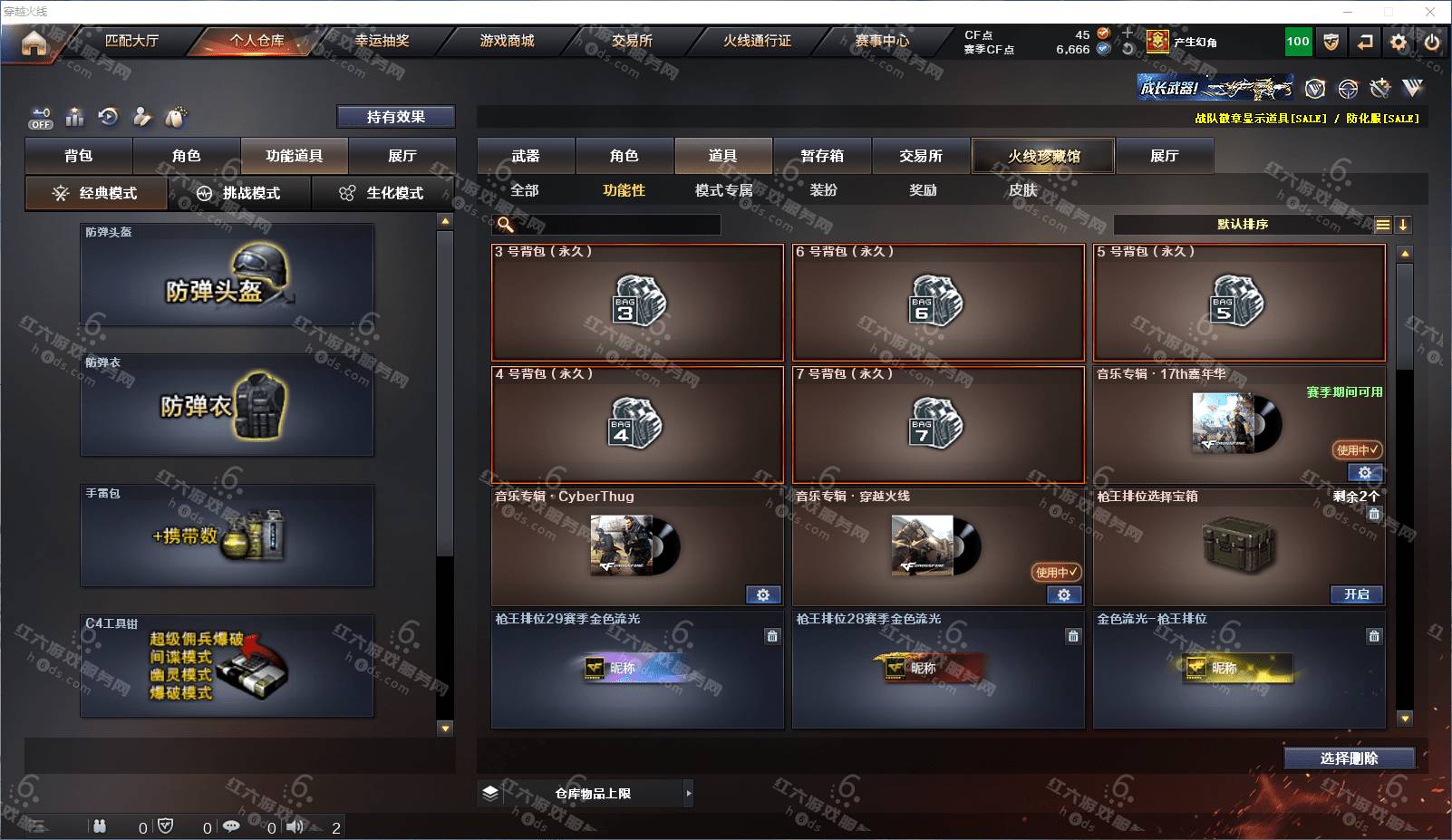Viewport: 1452px width, 840px height.
Task: Go to the 游戏商城 shop
Action: pos(507,41)
